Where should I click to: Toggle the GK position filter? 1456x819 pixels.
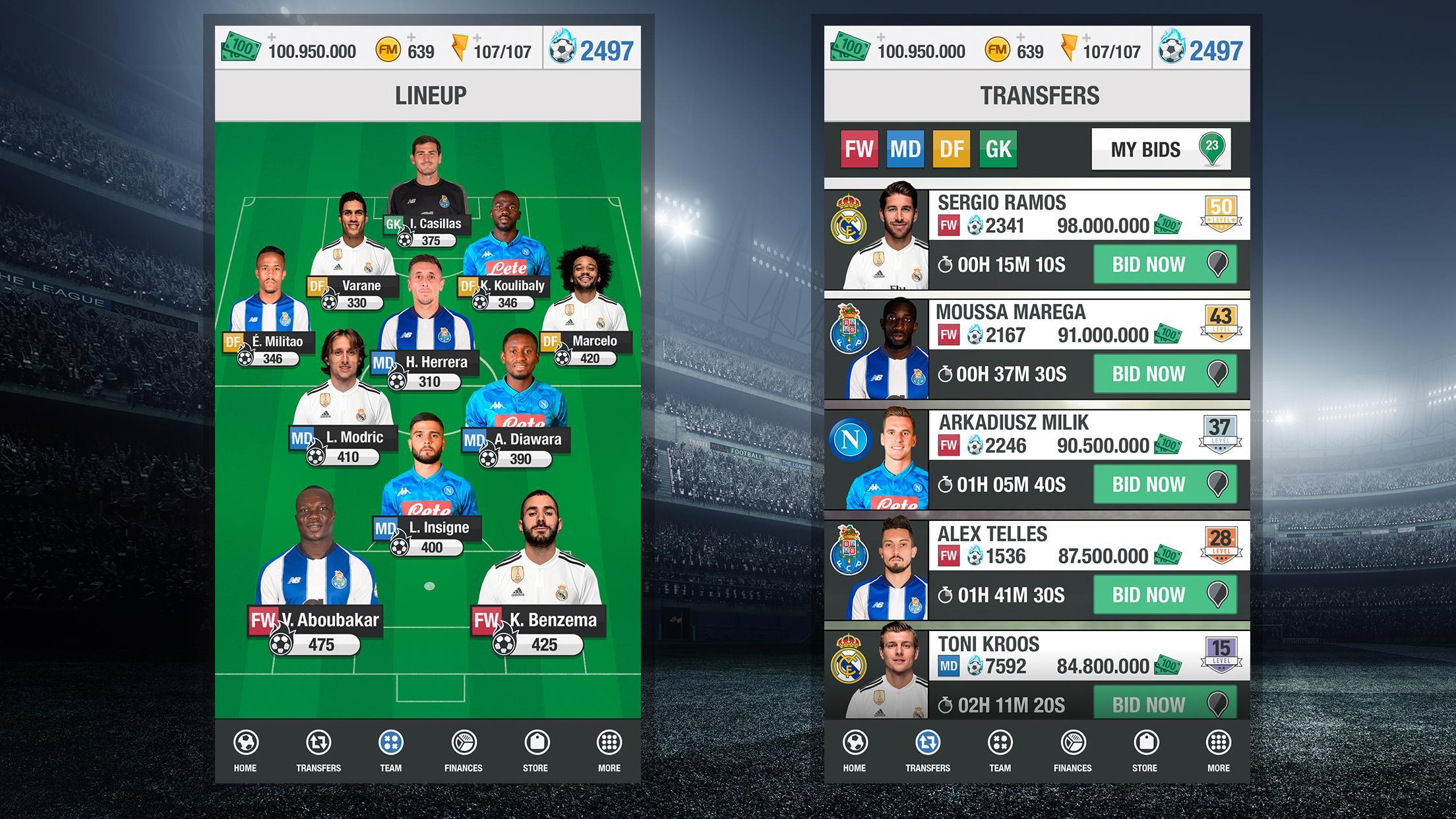point(997,148)
